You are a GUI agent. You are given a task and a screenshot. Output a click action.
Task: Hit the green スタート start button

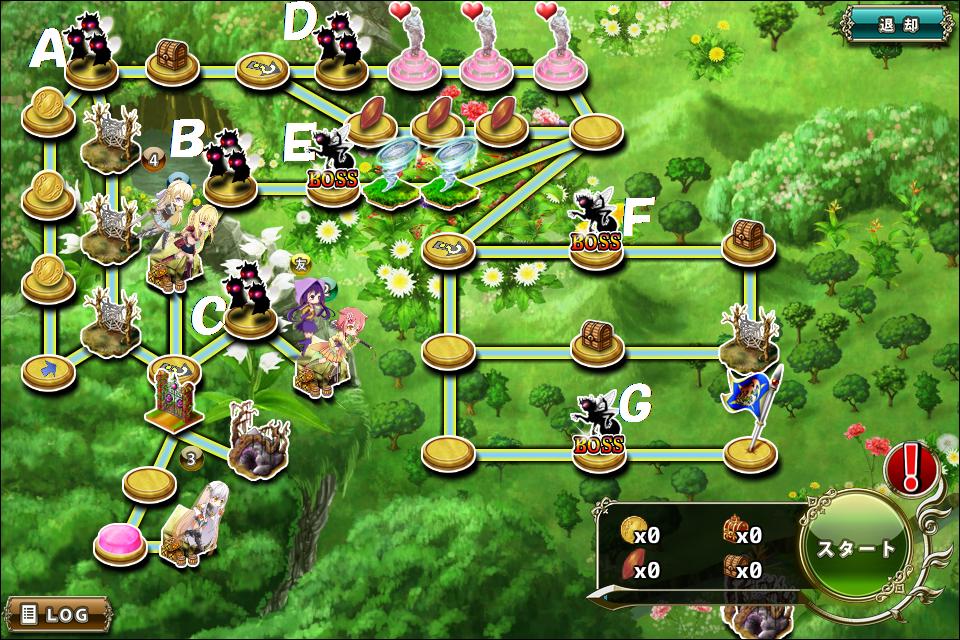click(857, 548)
